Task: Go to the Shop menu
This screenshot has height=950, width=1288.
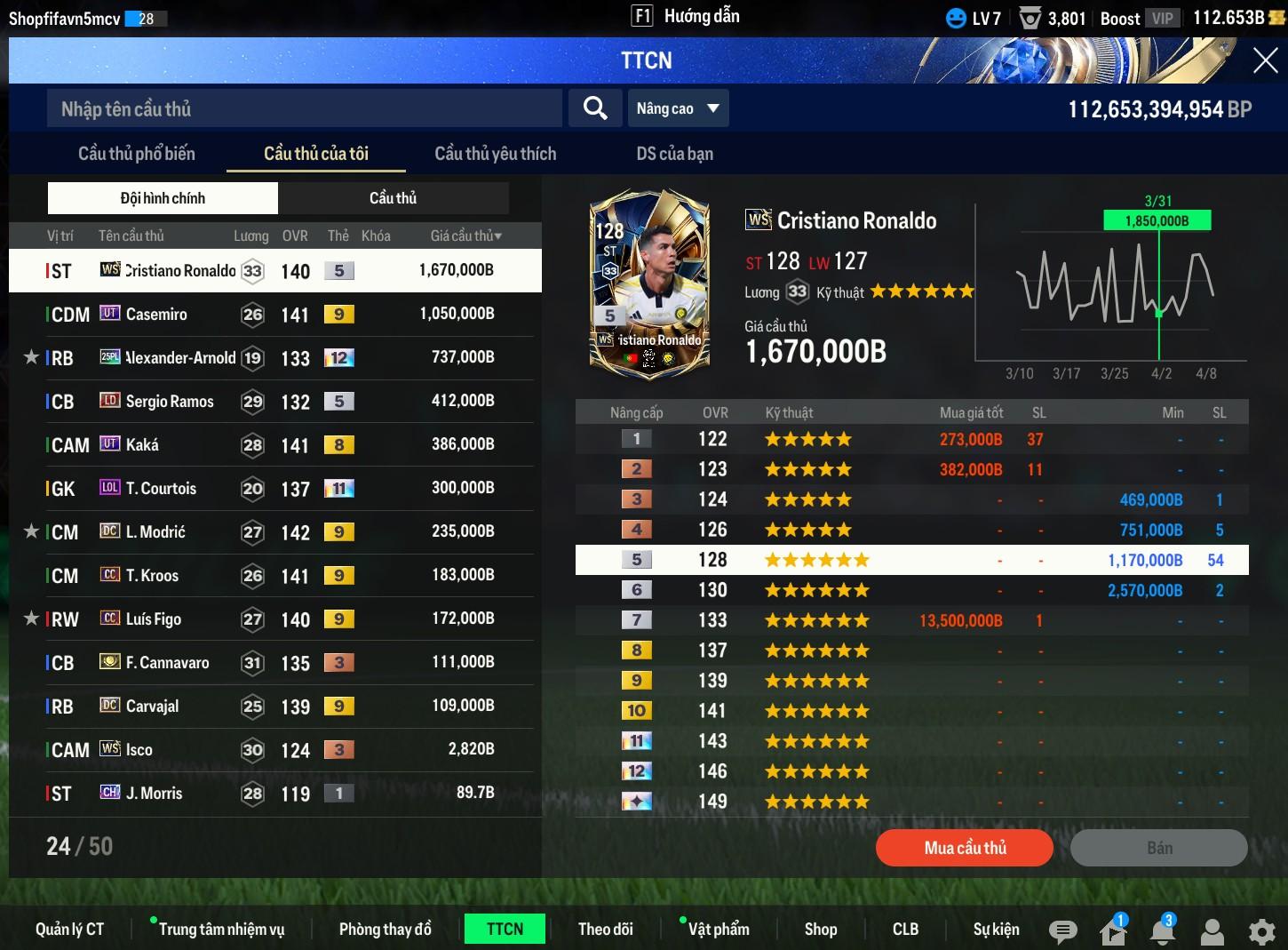Action: (x=821, y=929)
